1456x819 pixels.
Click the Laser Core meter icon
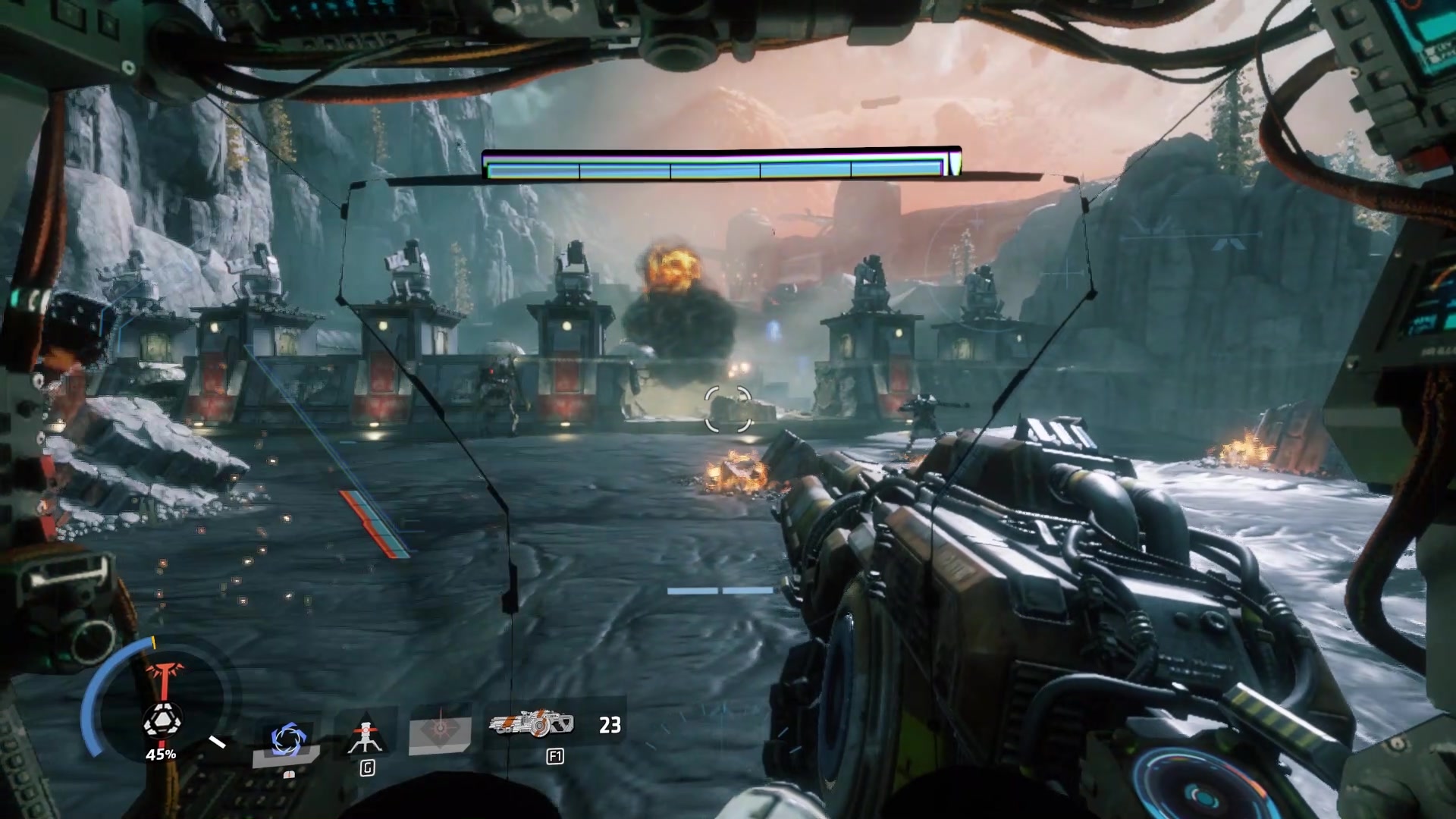coord(162,720)
